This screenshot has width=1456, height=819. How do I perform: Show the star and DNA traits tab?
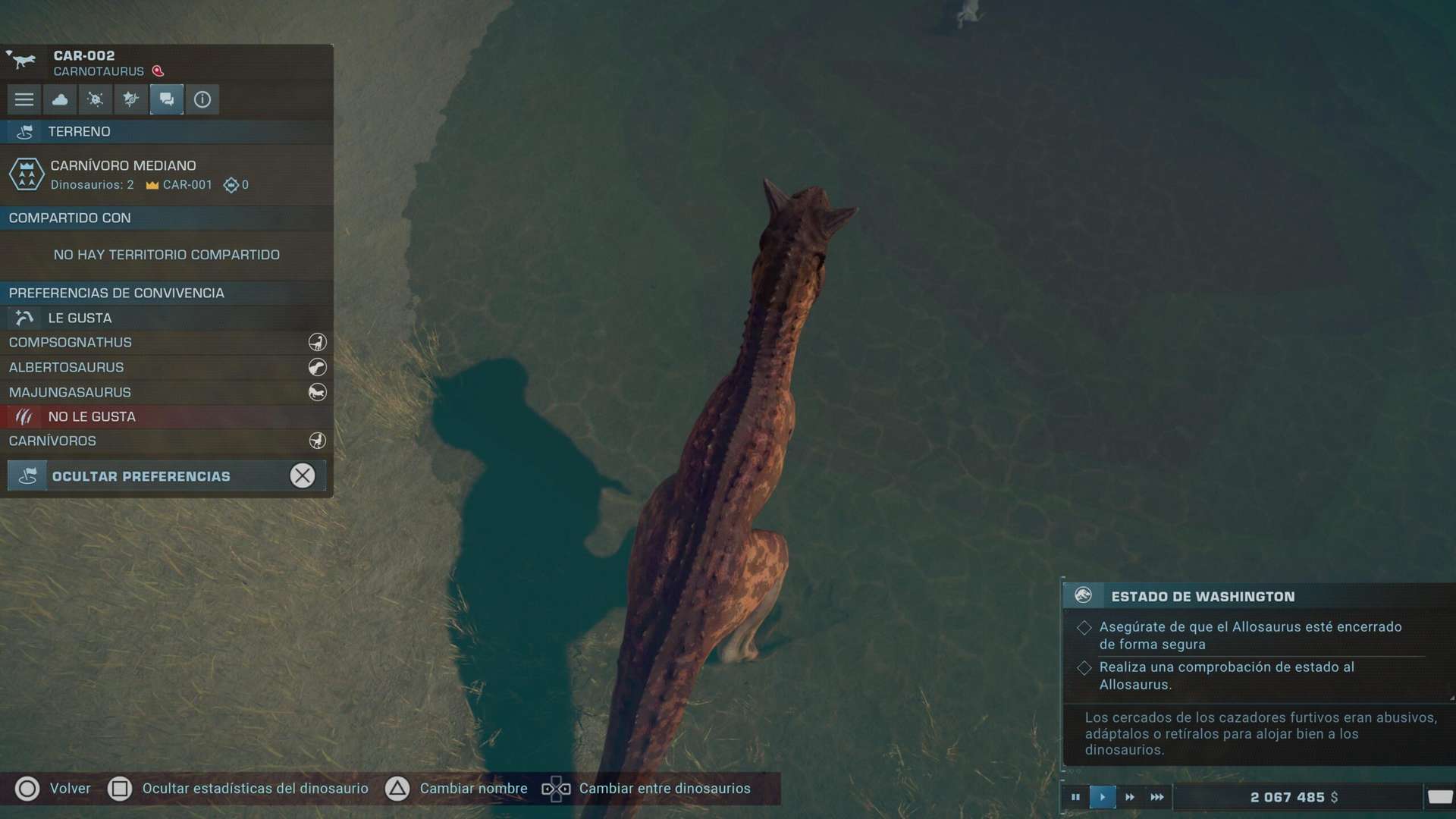pyautogui.click(x=131, y=99)
